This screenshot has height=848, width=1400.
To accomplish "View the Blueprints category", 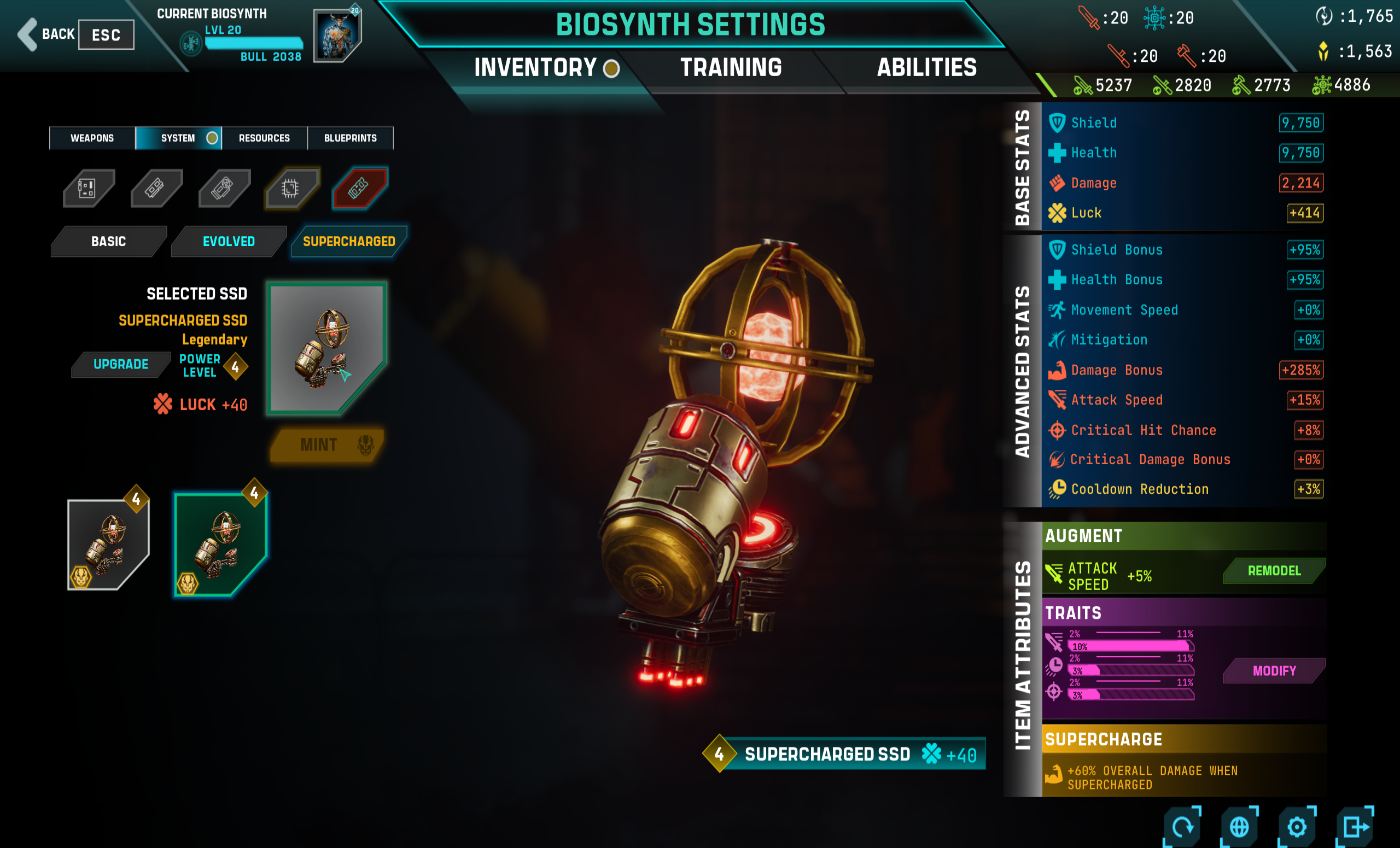I will coord(350,138).
